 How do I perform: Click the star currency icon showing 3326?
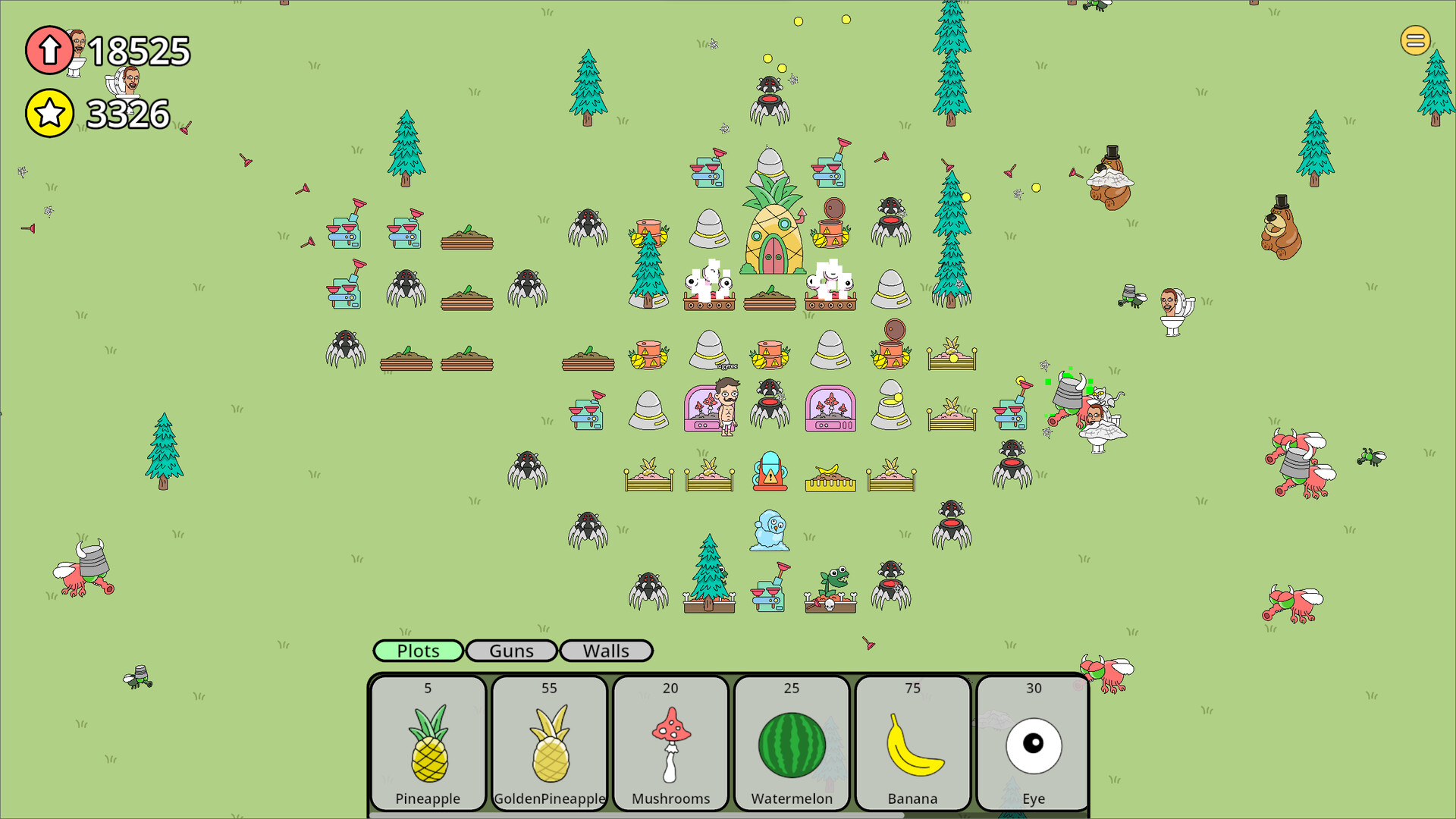coord(49,113)
